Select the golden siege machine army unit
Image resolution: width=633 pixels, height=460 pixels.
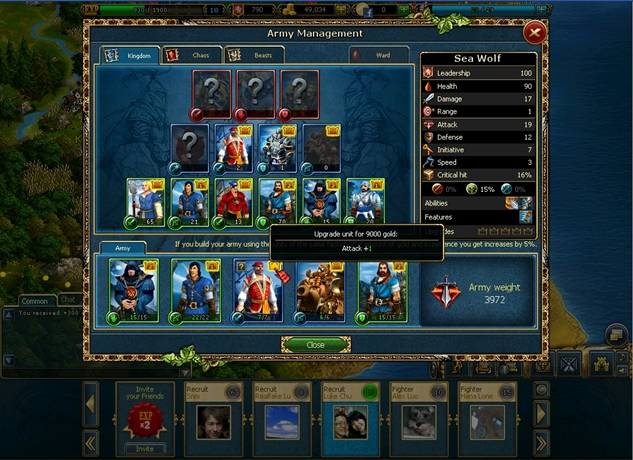pyautogui.click(x=319, y=290)
